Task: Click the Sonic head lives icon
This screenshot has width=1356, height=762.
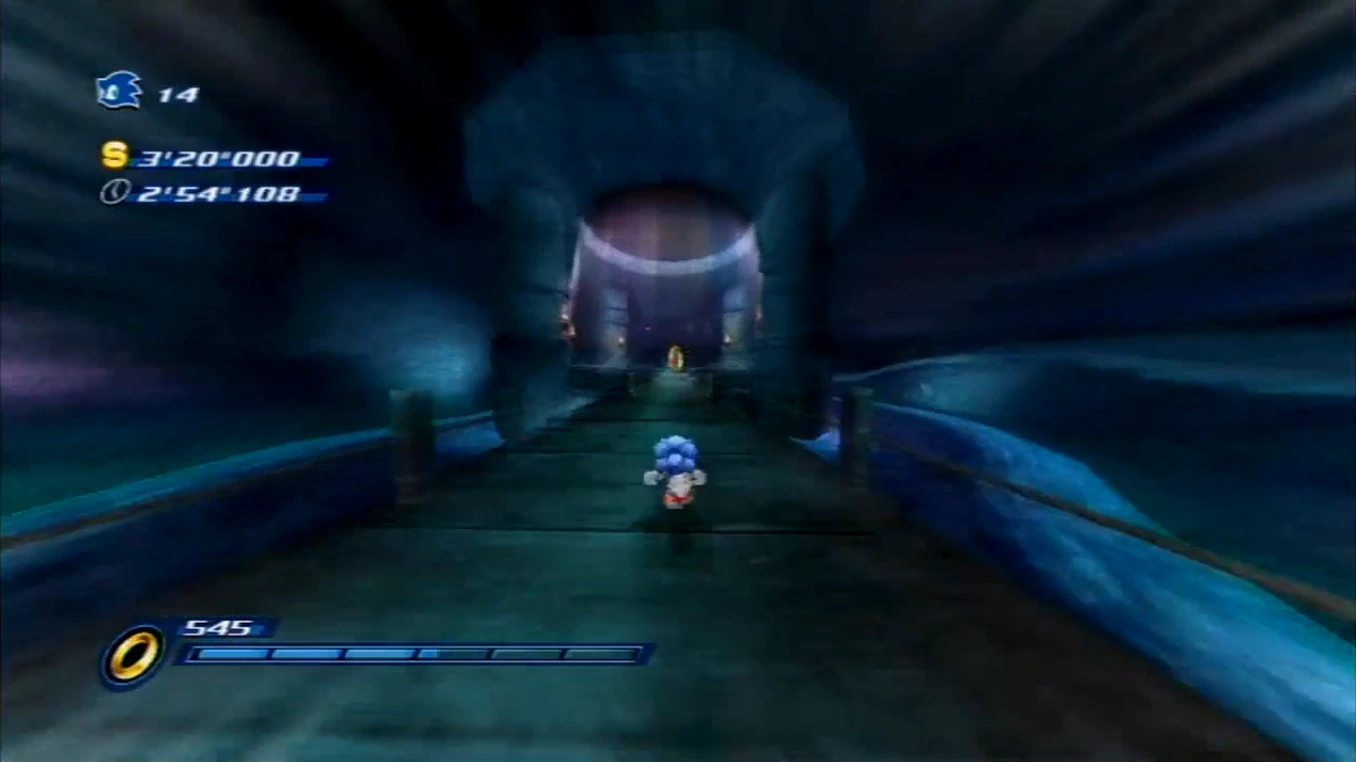Action: pos(119,91)
